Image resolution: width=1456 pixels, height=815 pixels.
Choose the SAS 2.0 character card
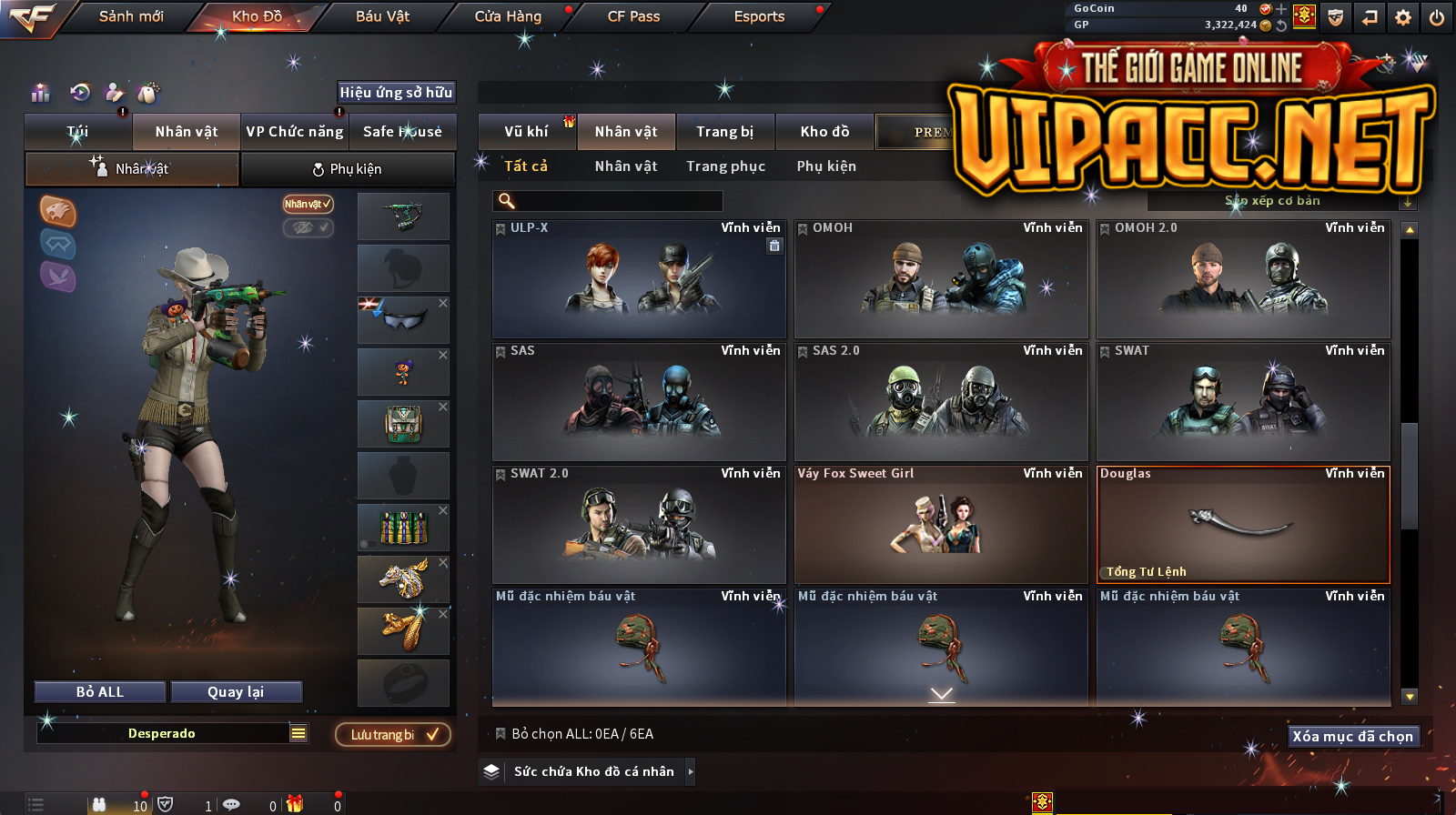pyautogui.click(x=941, y=402)
